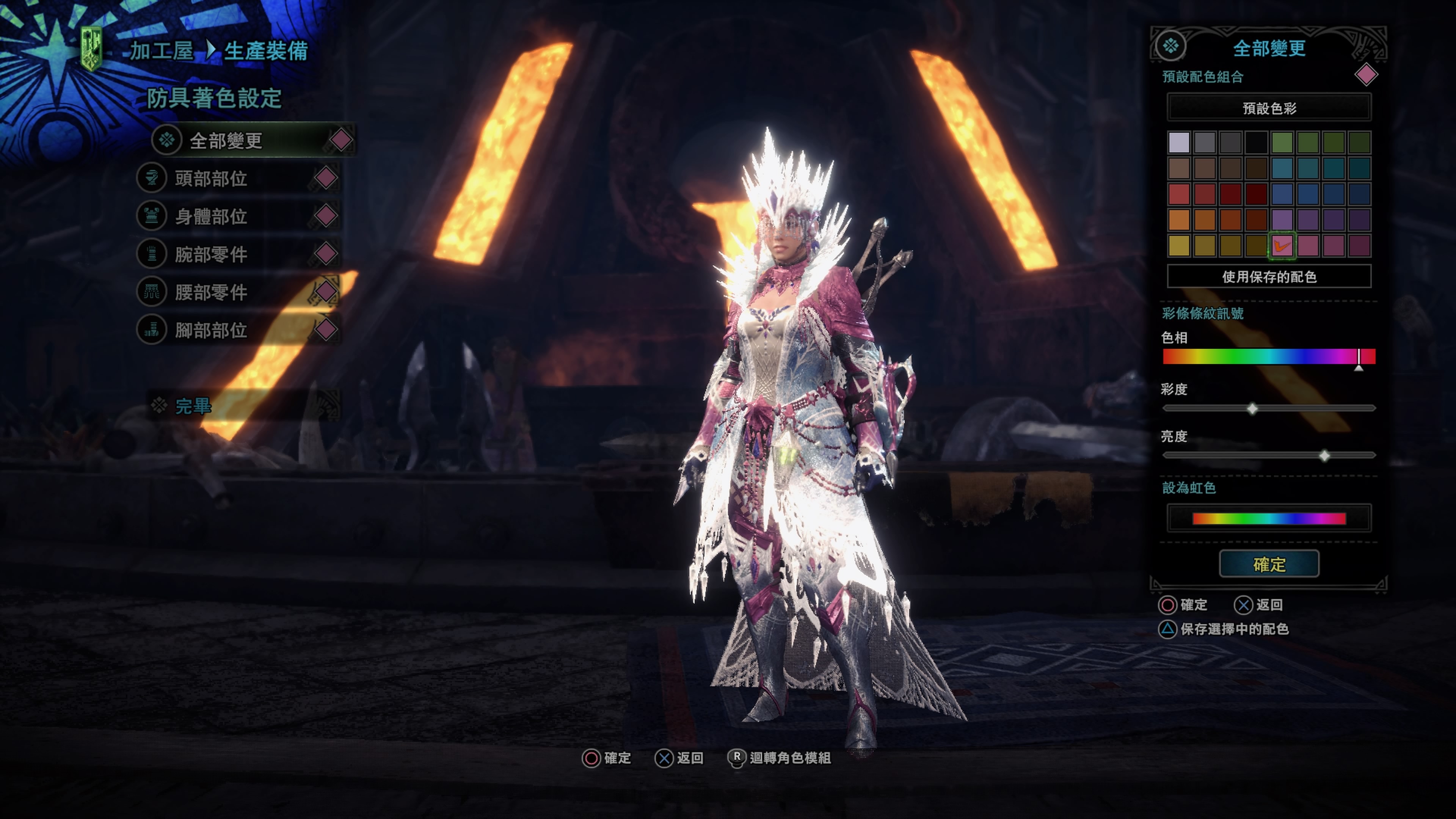Open 身體部位 body color settings

click(211, 217)
